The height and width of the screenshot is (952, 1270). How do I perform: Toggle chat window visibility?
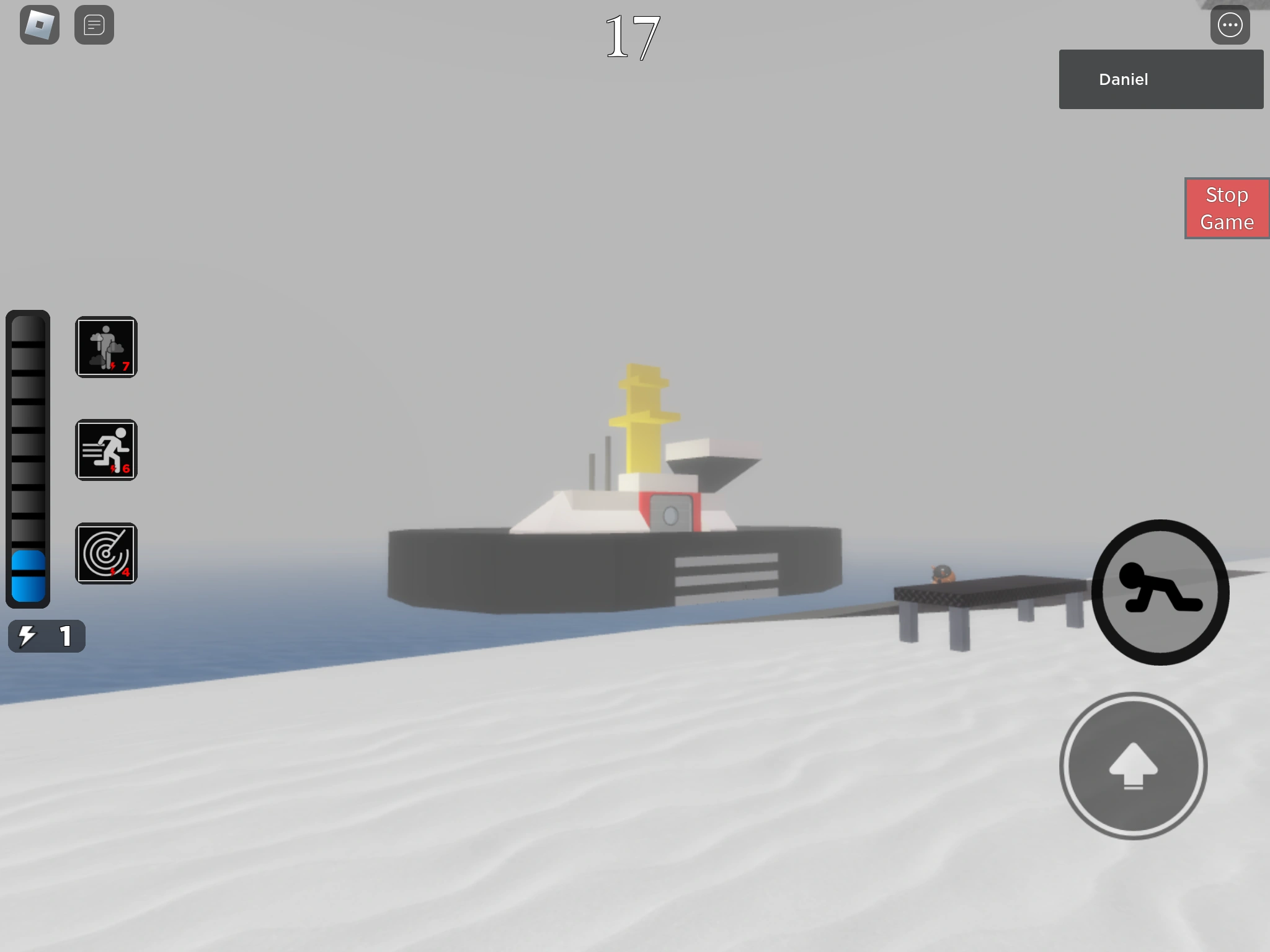point(94,25)
